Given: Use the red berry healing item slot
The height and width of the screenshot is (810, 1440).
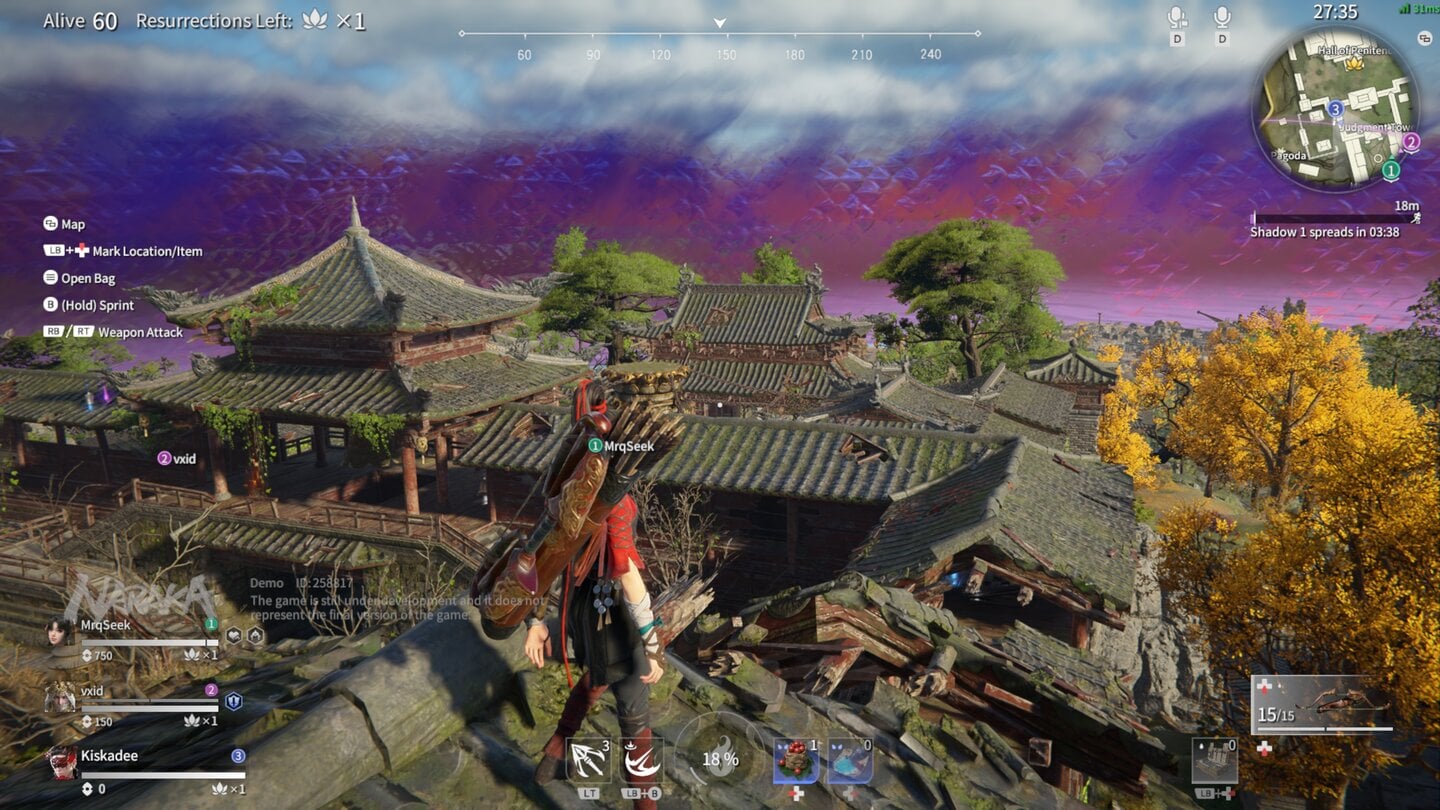Looking at the screenshot, I should [x=796, y=761].
